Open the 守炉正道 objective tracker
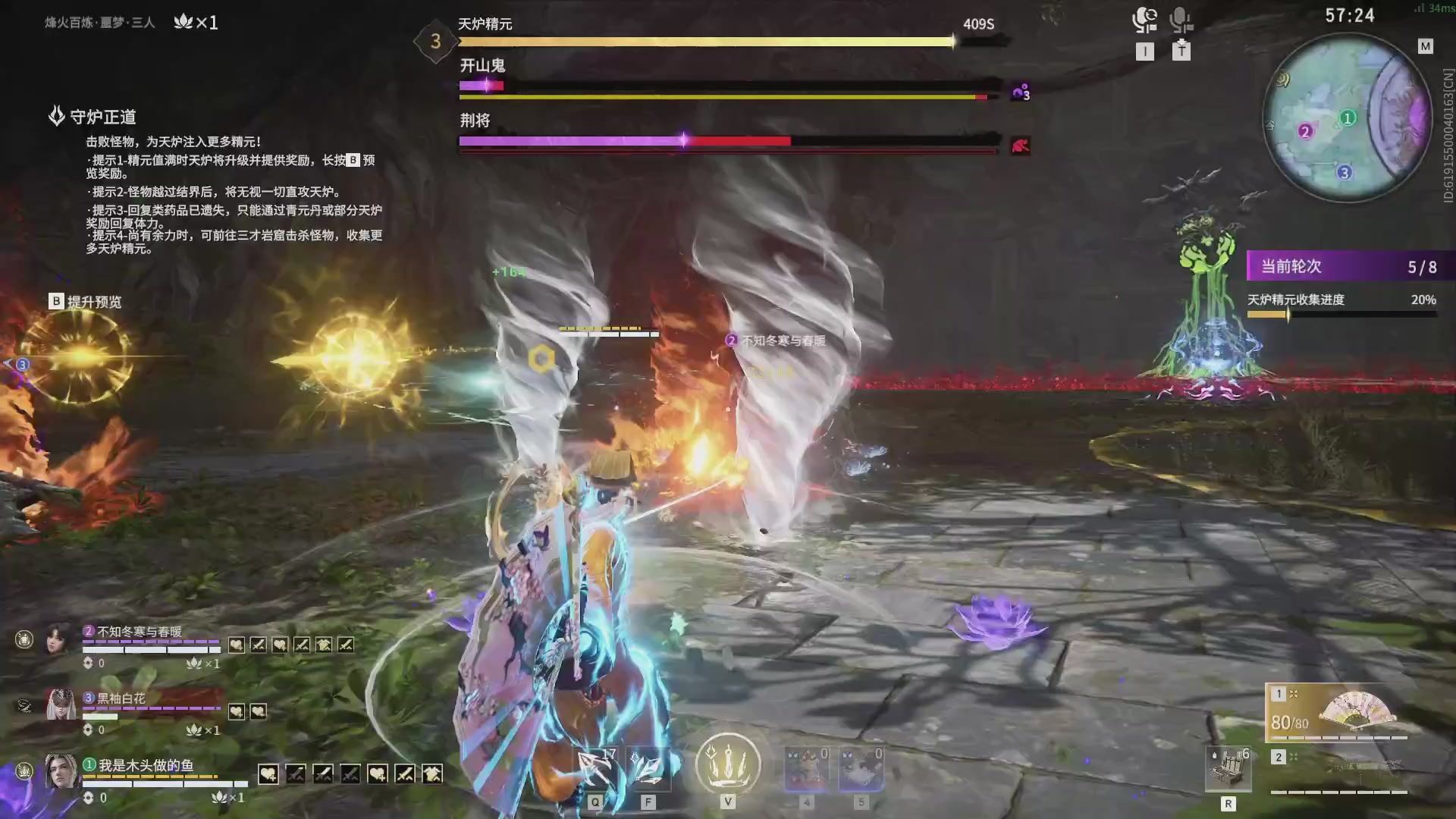Screen dimensions: 1456x819 (102, 117)
